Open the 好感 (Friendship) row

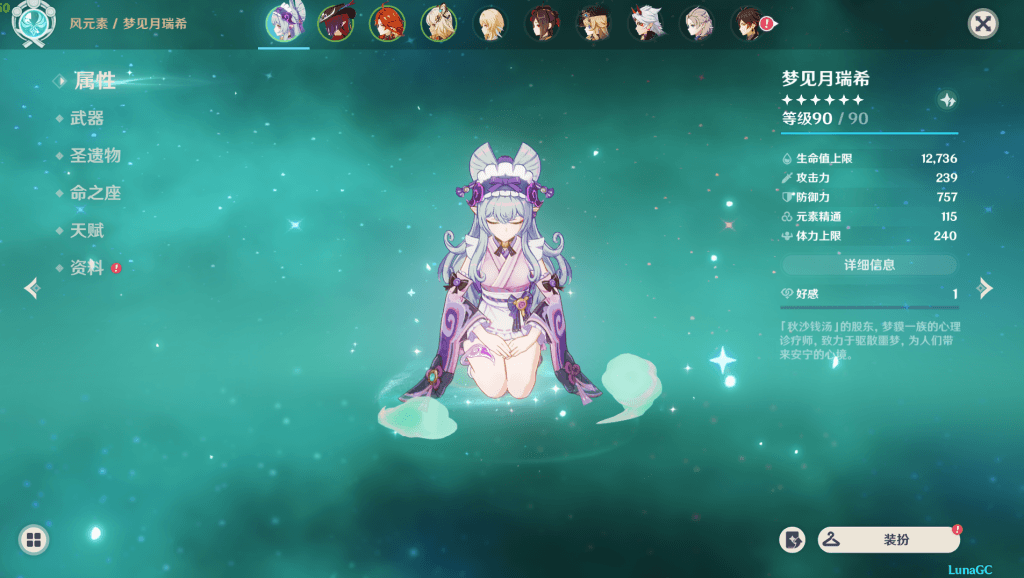[x=869, y=294]
